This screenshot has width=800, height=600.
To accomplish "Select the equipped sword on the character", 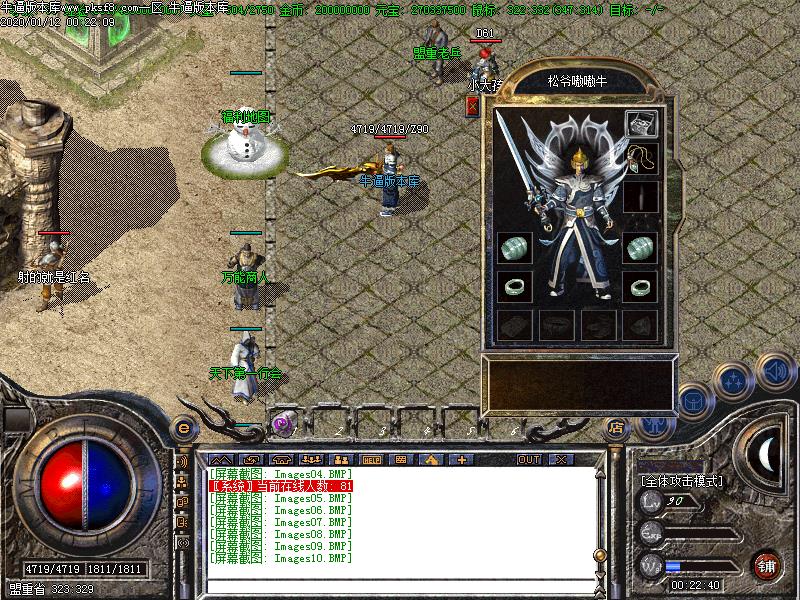I will point(518,161).
